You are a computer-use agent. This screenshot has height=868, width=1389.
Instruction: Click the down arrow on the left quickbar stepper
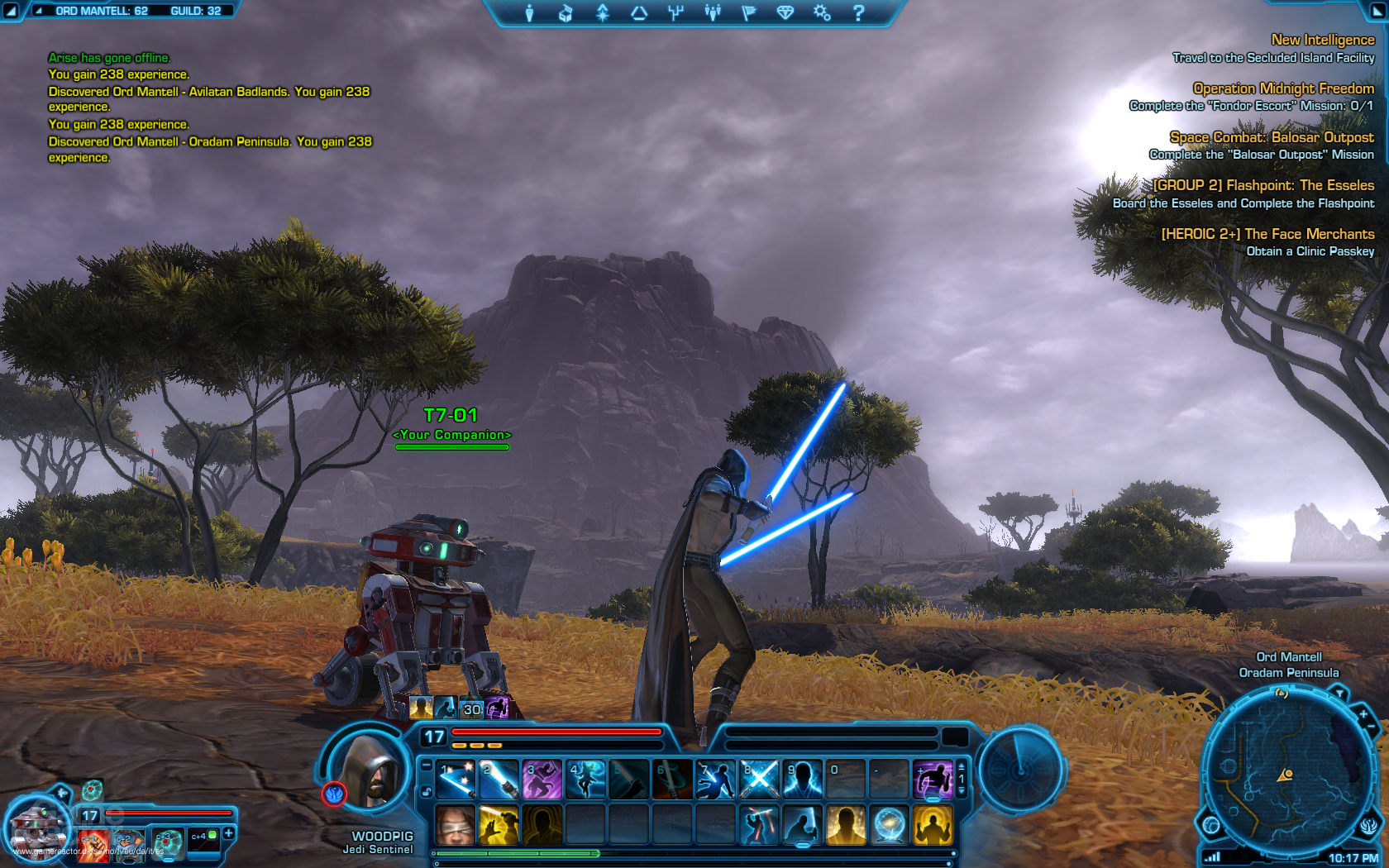[x=426, y=765]
